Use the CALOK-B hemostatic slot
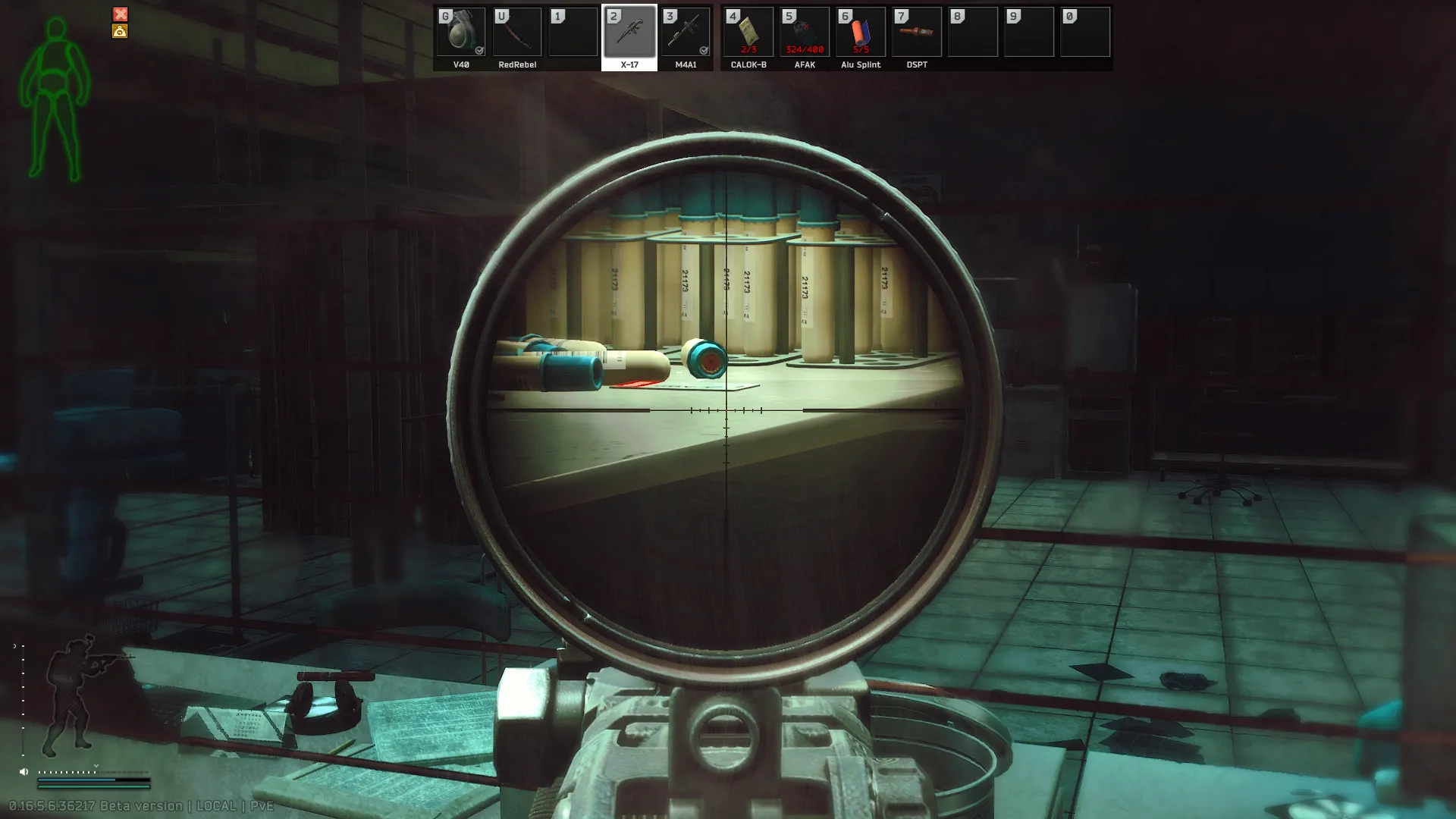Viewport: 1456px width, 819px height. 748,33
